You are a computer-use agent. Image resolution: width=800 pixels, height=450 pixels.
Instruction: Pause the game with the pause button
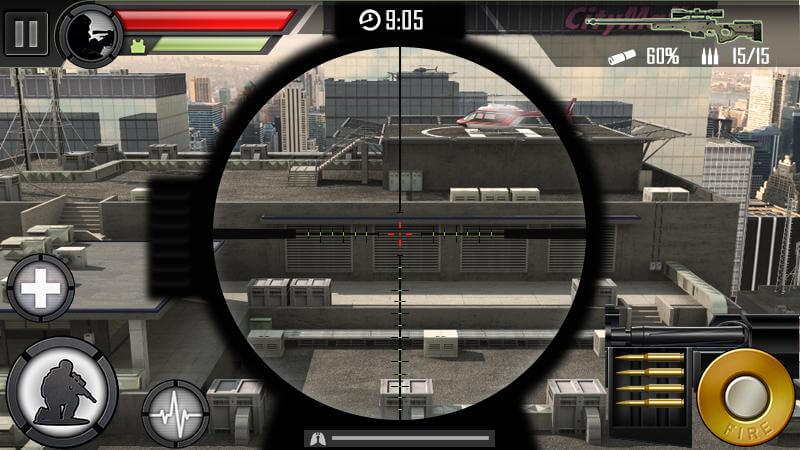pos(26,32)
